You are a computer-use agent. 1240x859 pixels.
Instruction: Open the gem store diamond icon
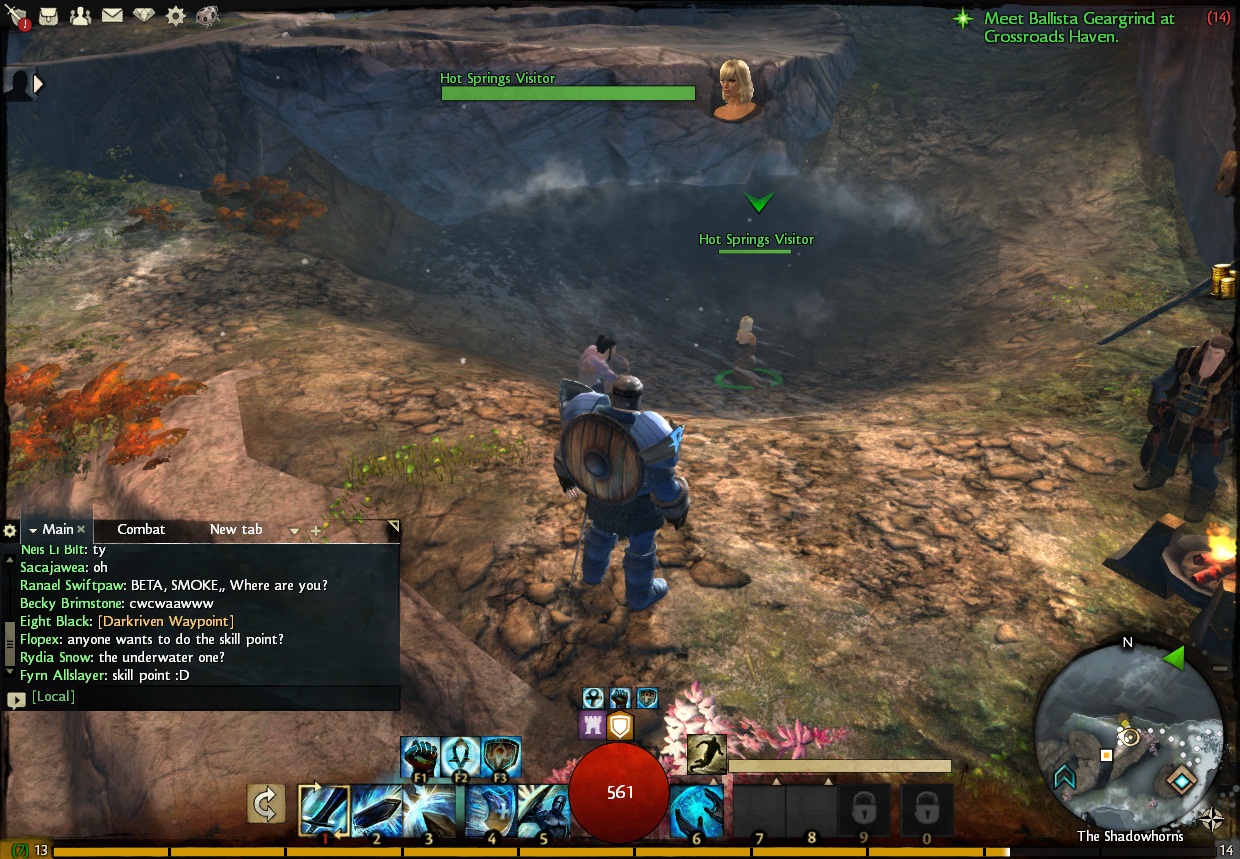144,16
